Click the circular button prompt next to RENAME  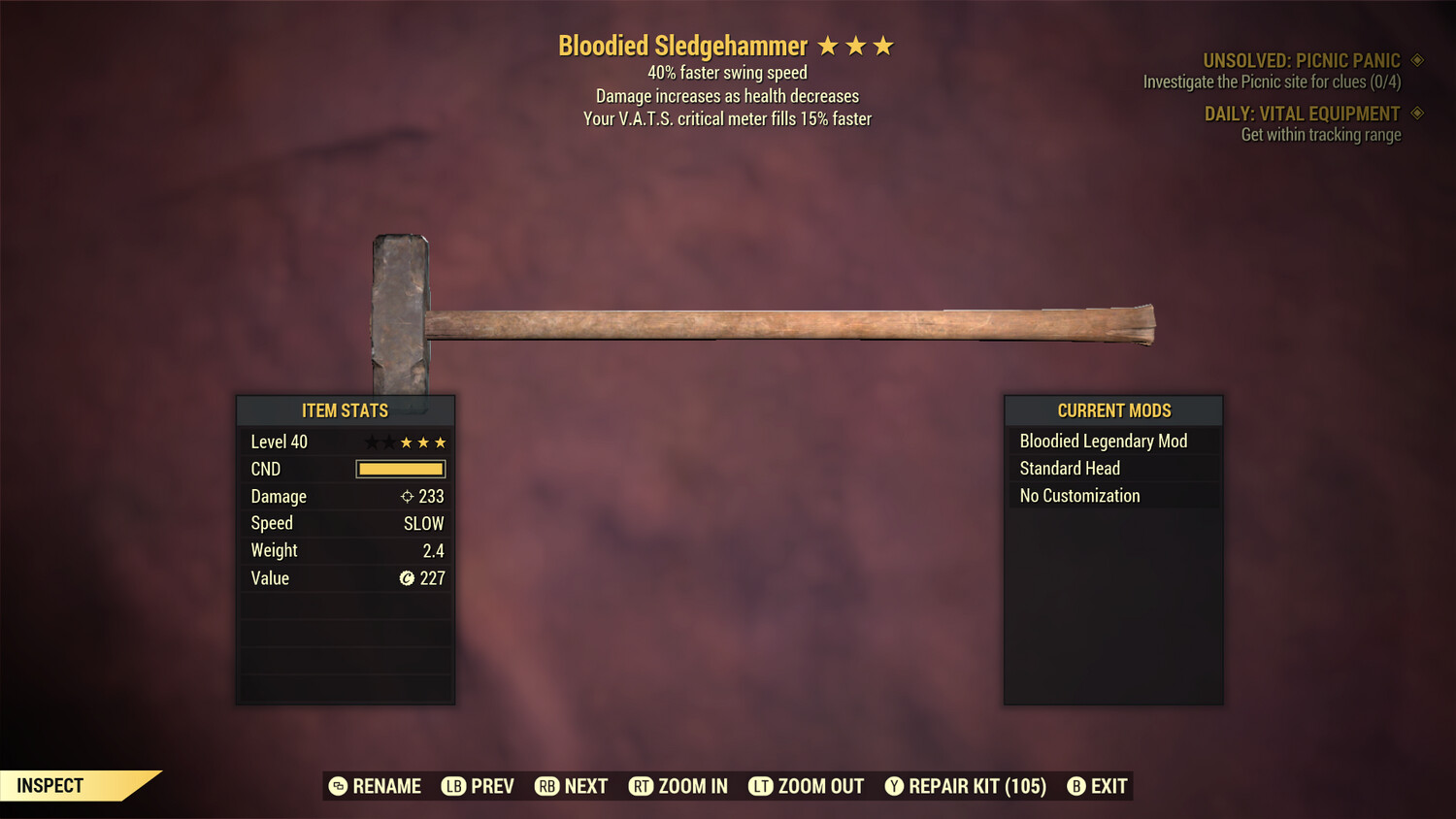pyautogui.click(x=338, y=786)
